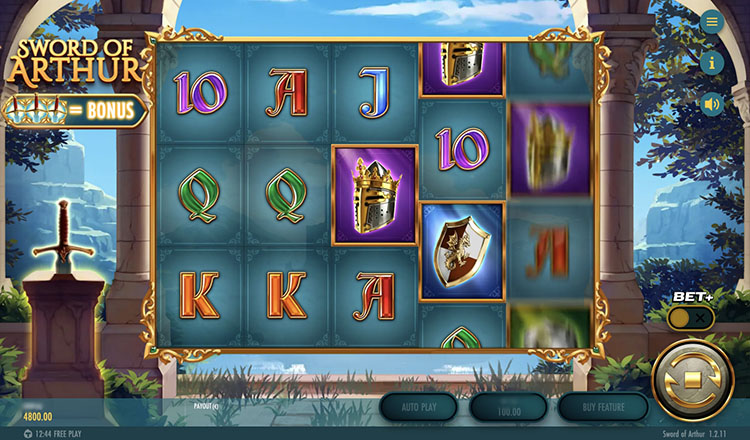Click the Buy Feature button
This screenshot has width=750, height=440.
pyautogui.click(x=598, y=407)
